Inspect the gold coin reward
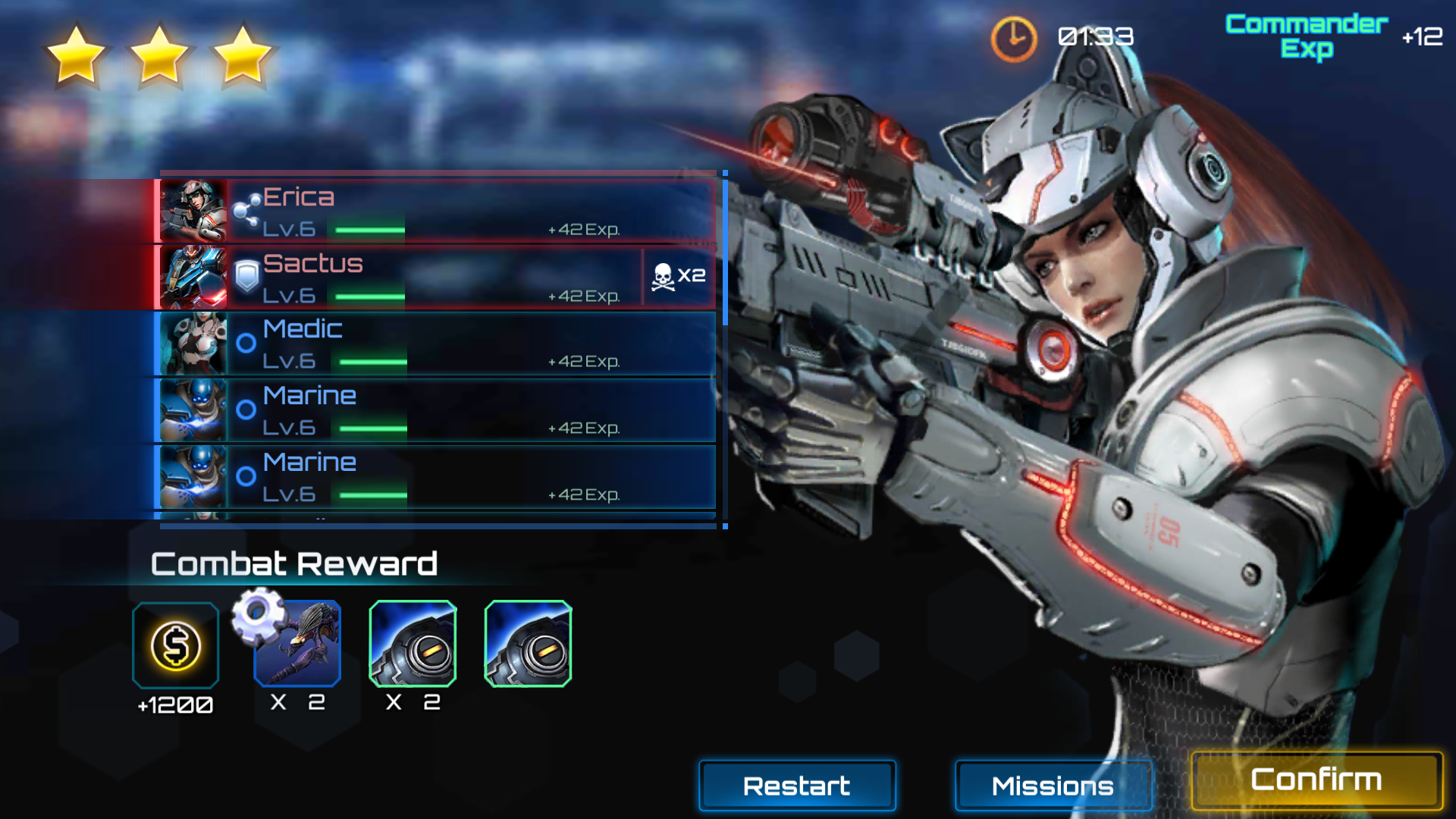Viewport: 1456px width, 819px height. point(175,645)
